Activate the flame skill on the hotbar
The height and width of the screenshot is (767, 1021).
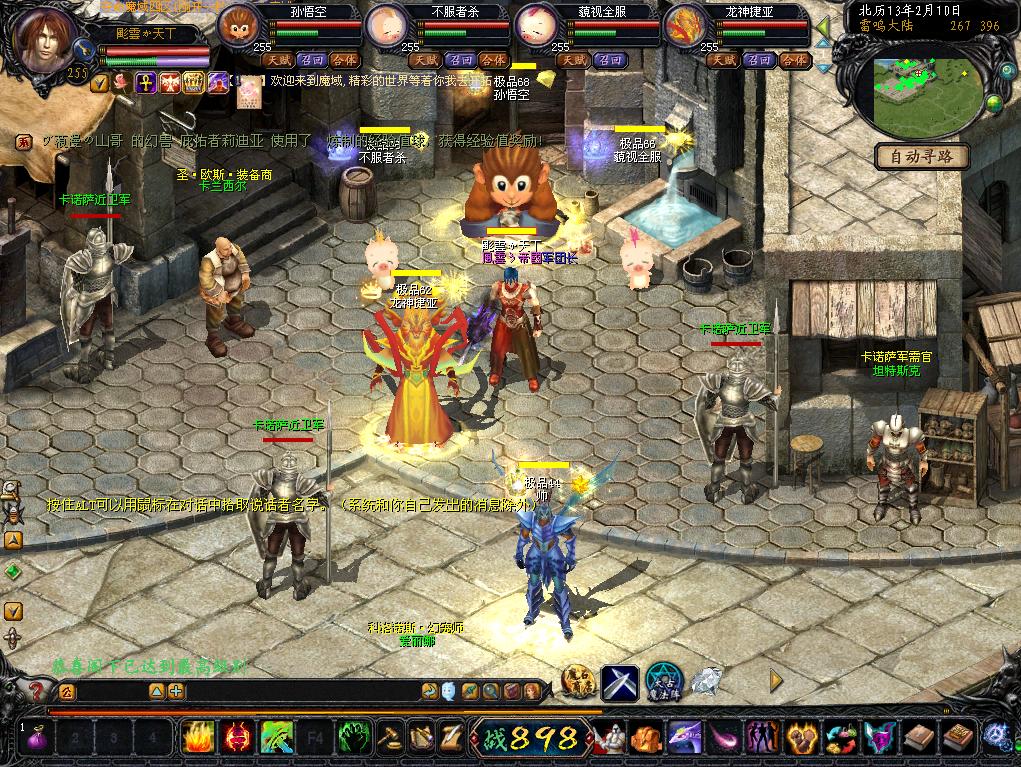(x=198, y=738)
